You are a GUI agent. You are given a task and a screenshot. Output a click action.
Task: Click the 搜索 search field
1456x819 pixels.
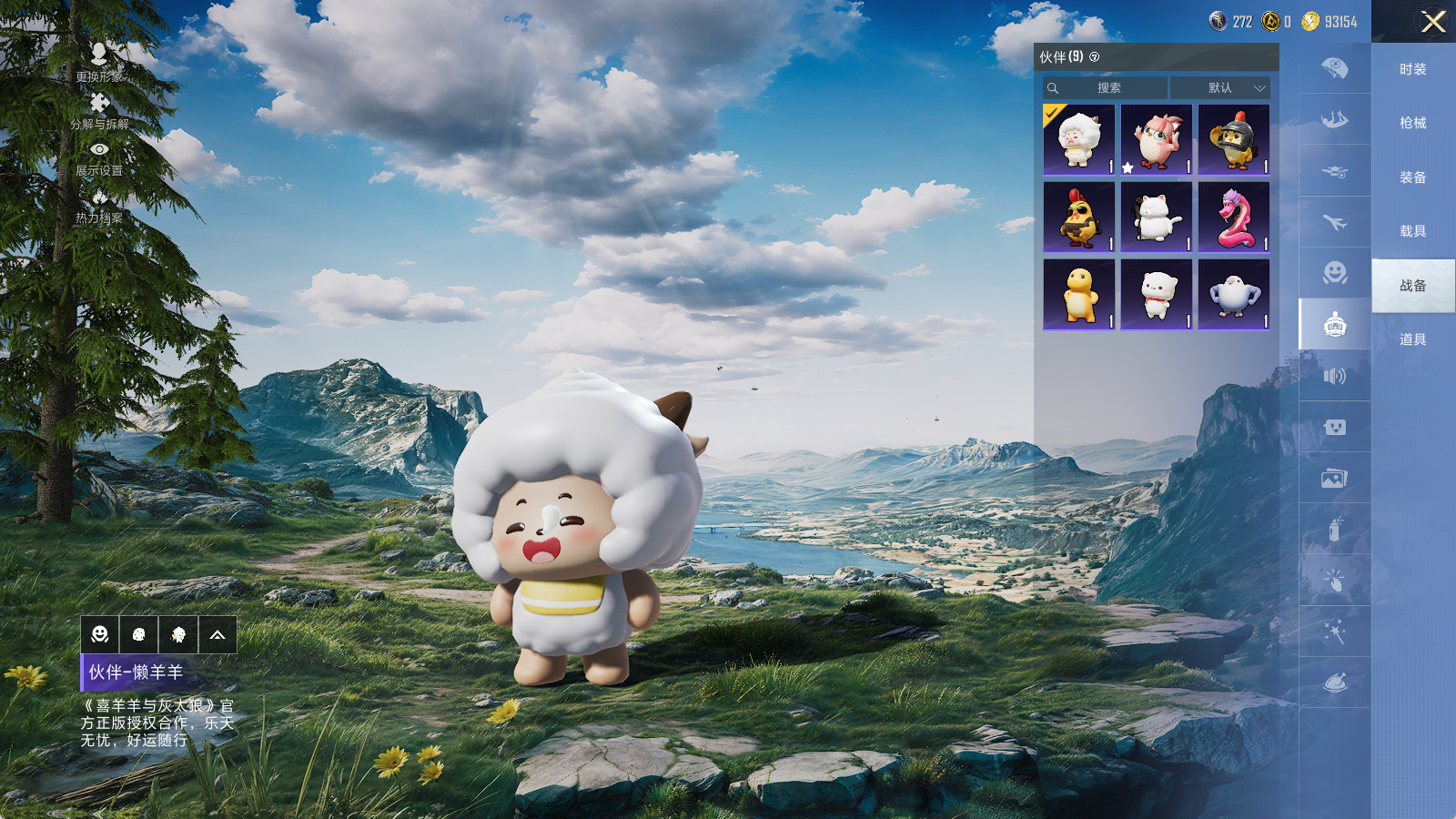pos(1106,88)
